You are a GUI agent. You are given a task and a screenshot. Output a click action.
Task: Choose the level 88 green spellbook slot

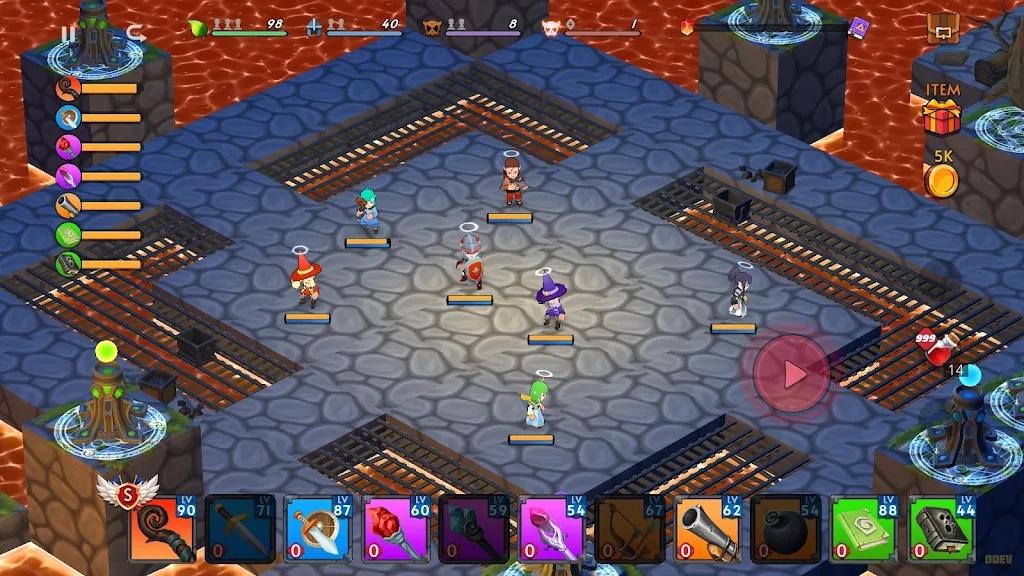coord(865,529)
